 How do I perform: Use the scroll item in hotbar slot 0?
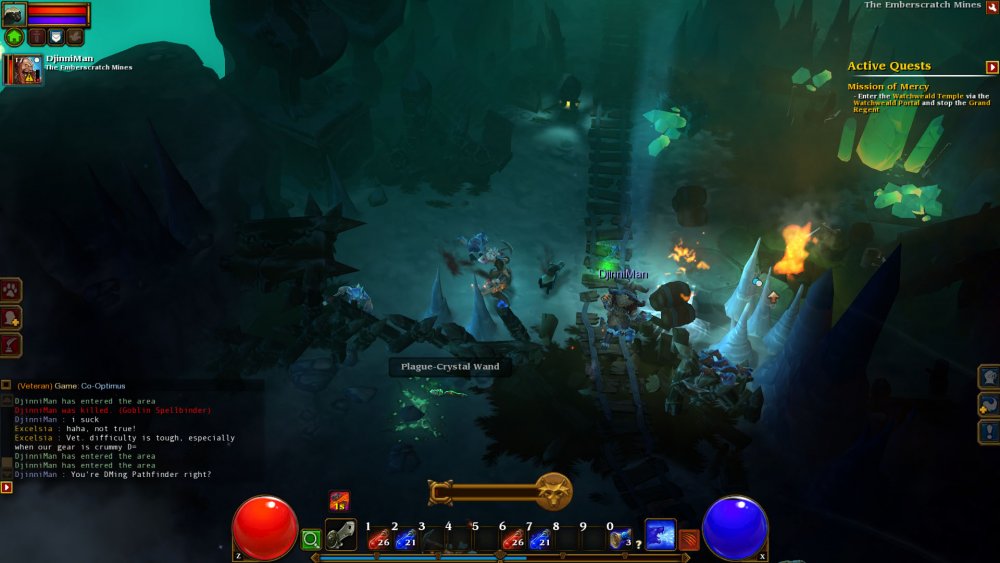(620, 538)
